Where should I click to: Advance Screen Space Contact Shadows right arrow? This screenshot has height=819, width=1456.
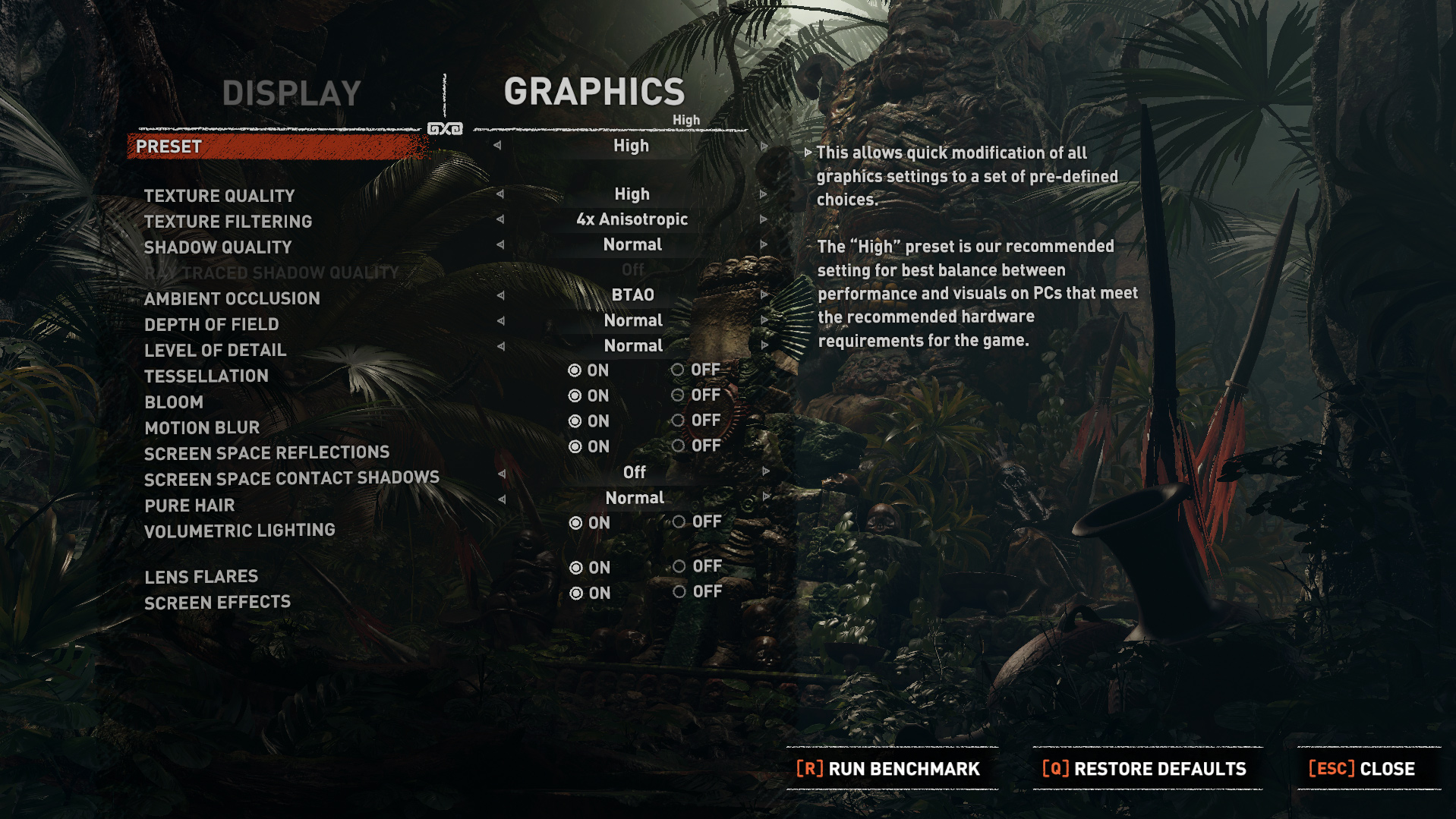click(766, 471)
